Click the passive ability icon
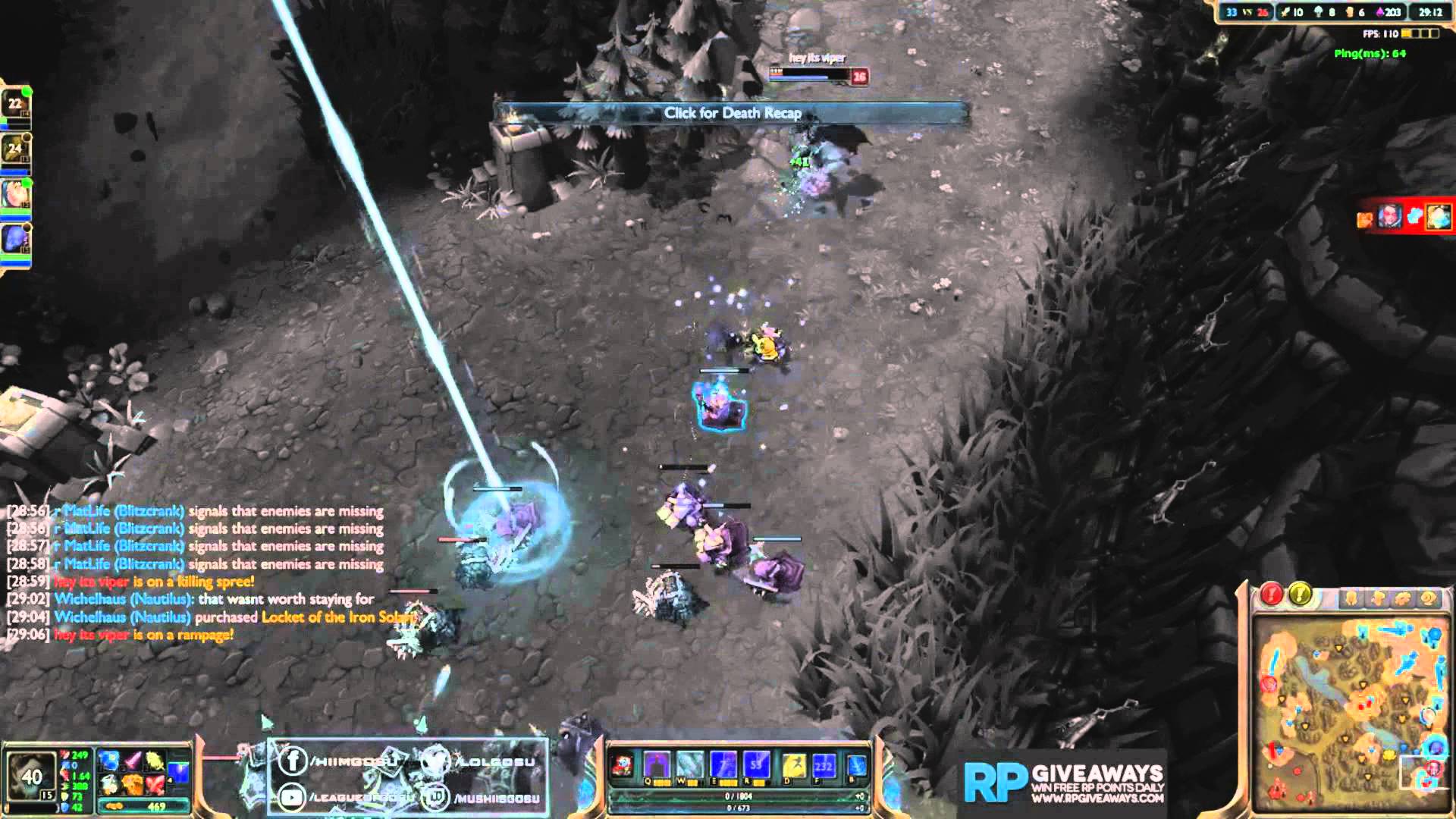The width and height of the screenshot is (1456, 819). pos(623,766)
